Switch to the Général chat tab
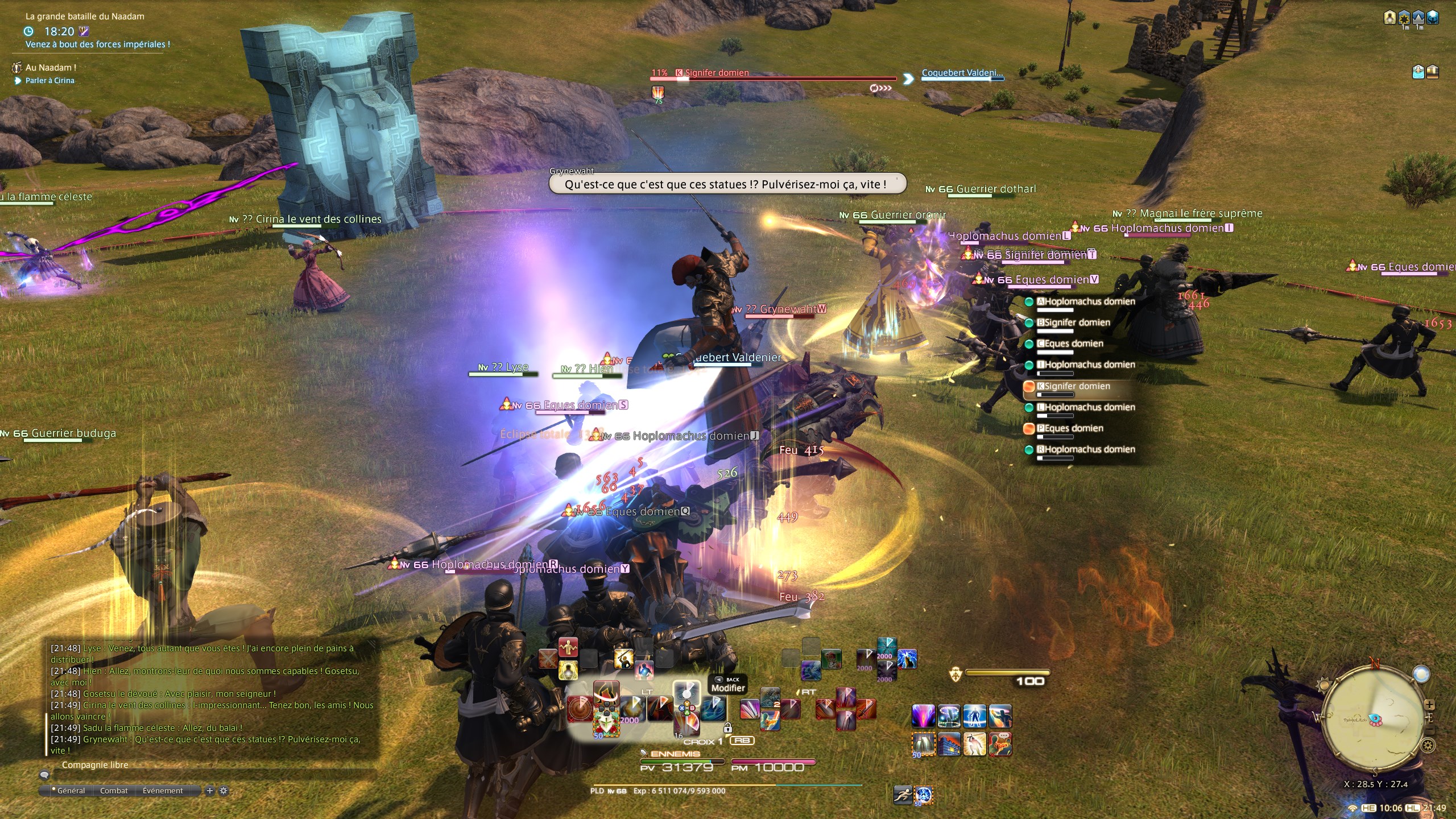Screen dimensions: 1456x819 pyautogui.click(x=71, y=791)
